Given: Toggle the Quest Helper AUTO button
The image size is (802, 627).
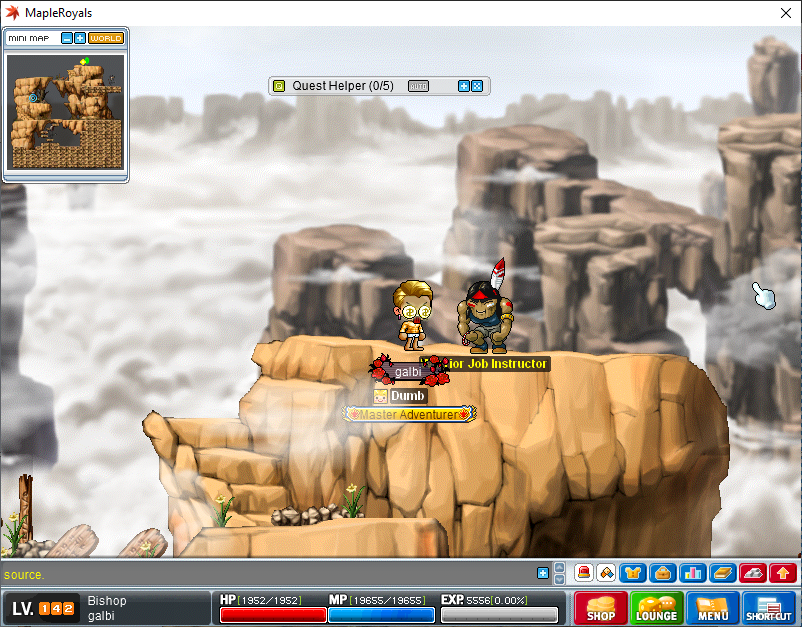Looking at the screenshot, I should [419, 86].
